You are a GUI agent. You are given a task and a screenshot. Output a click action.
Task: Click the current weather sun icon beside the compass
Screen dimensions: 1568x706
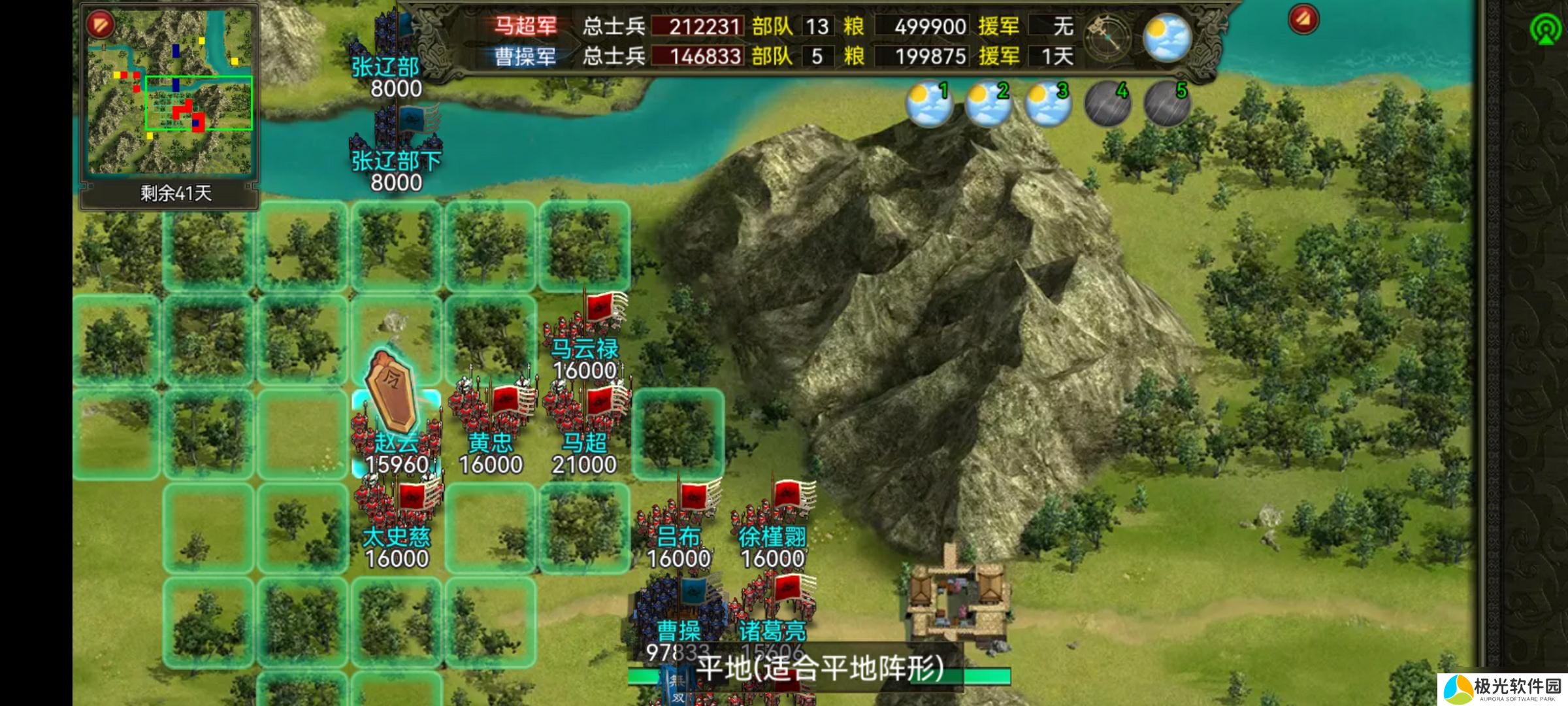tap(1169, 37)
